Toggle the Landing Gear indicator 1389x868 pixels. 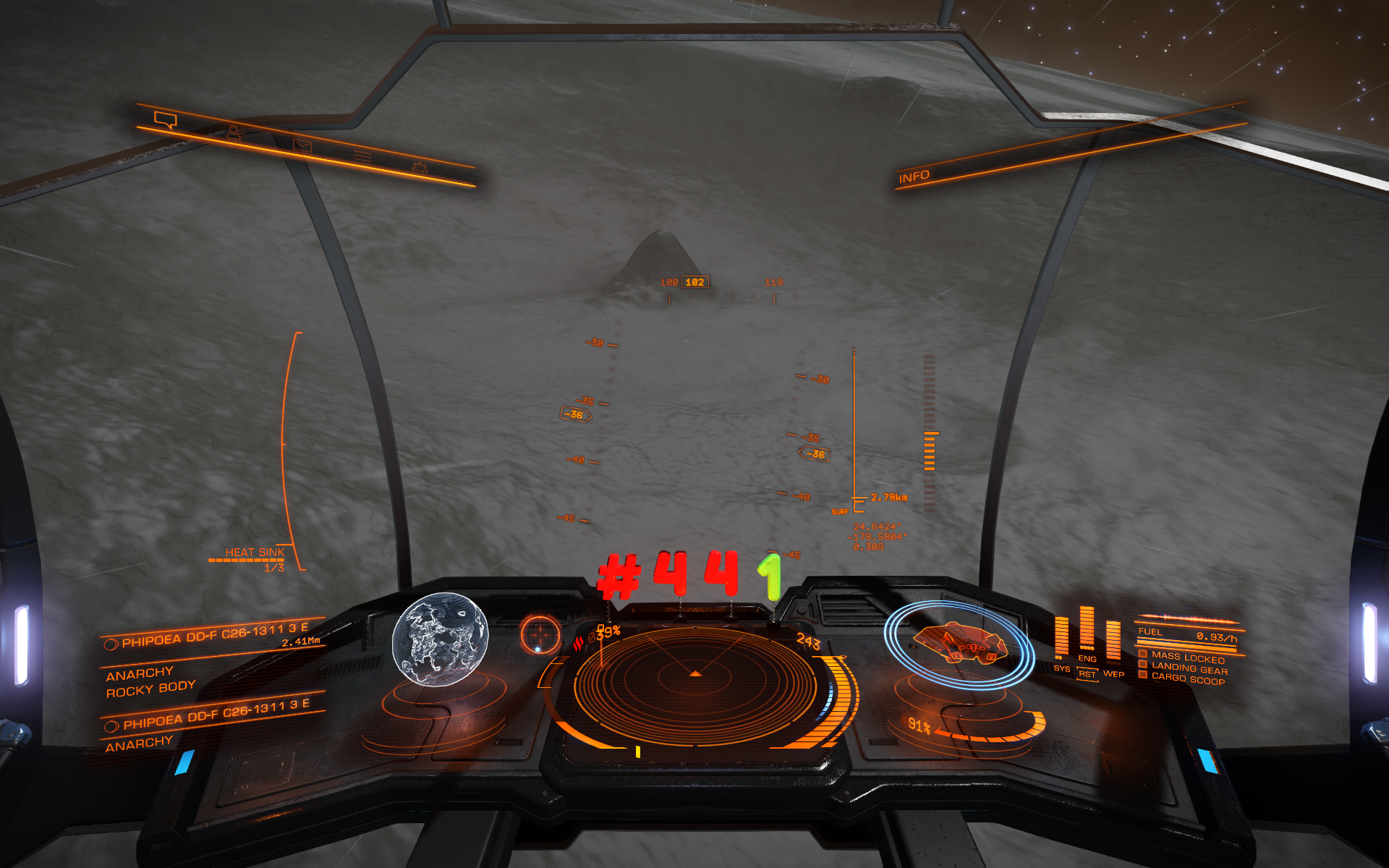tap(1189, 668)
